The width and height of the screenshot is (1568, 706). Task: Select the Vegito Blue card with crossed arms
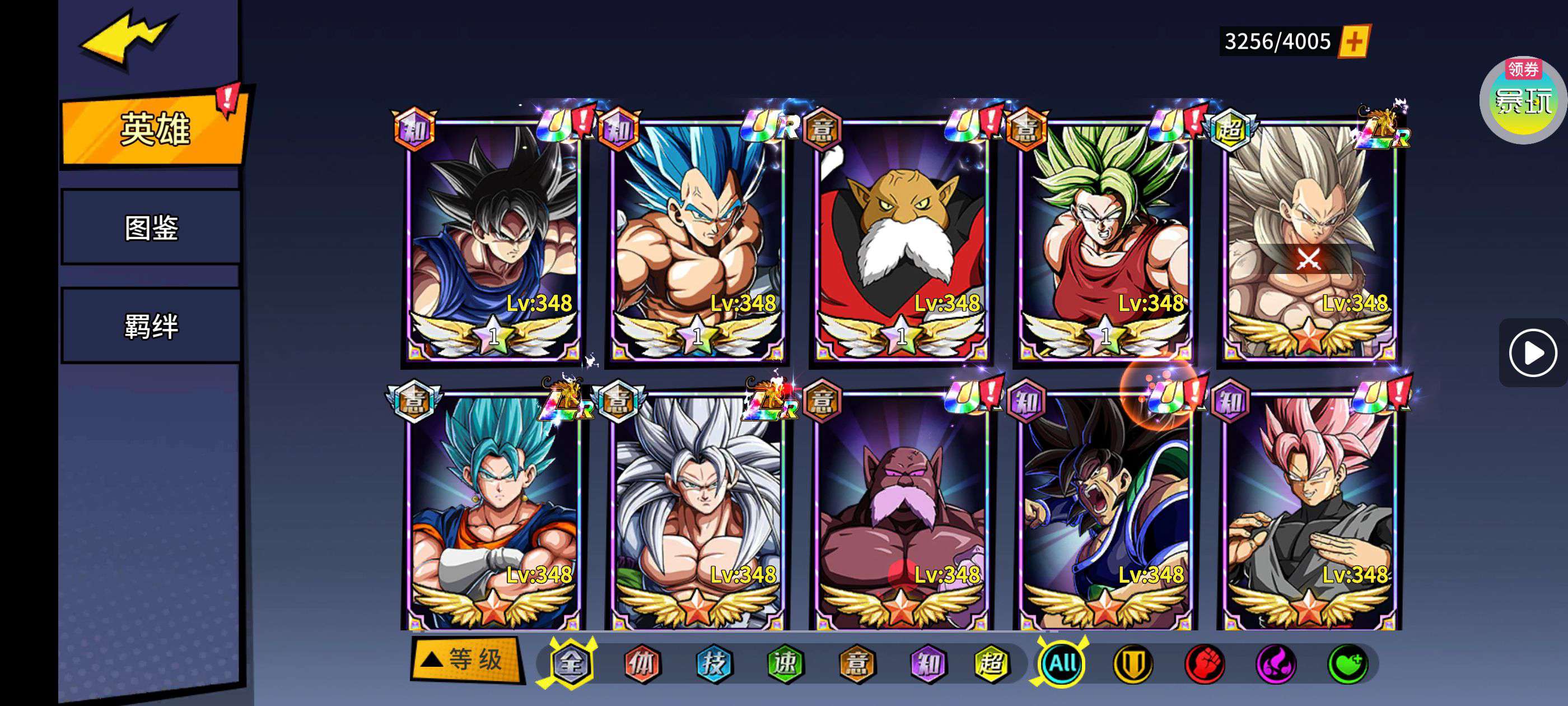[x=494, y=512]
